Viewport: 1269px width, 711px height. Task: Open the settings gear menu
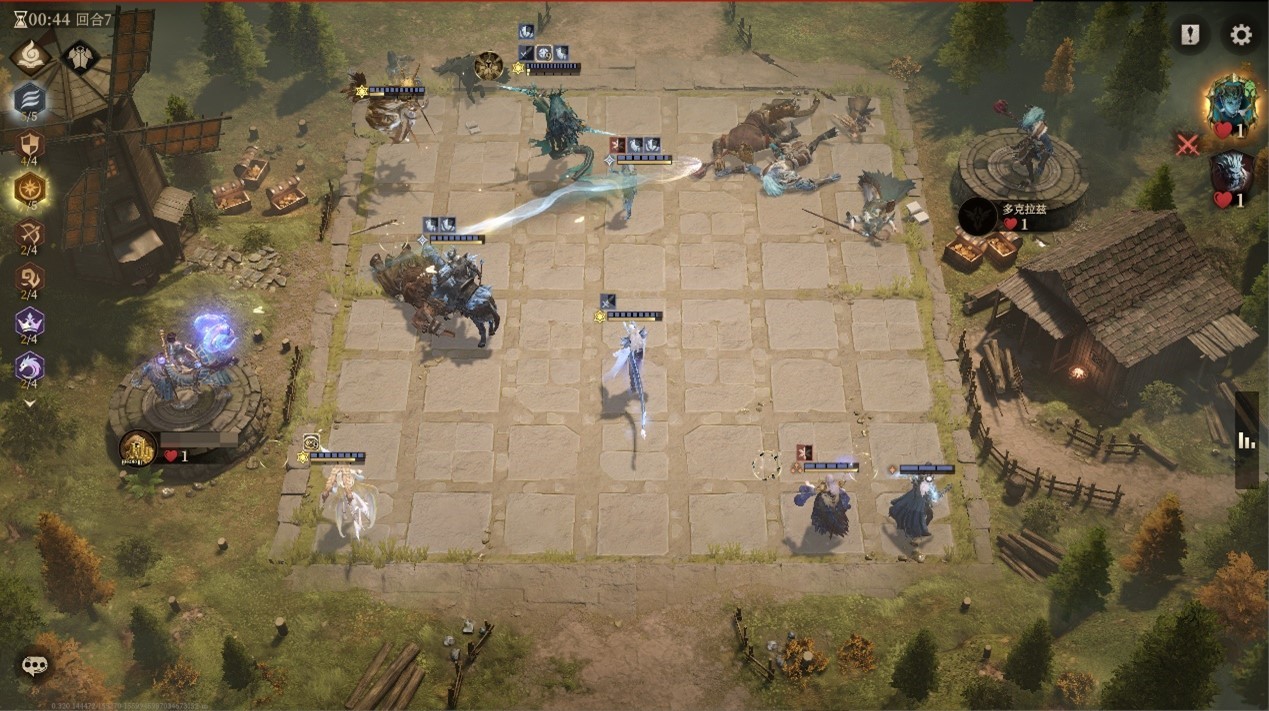[1241, 36]
